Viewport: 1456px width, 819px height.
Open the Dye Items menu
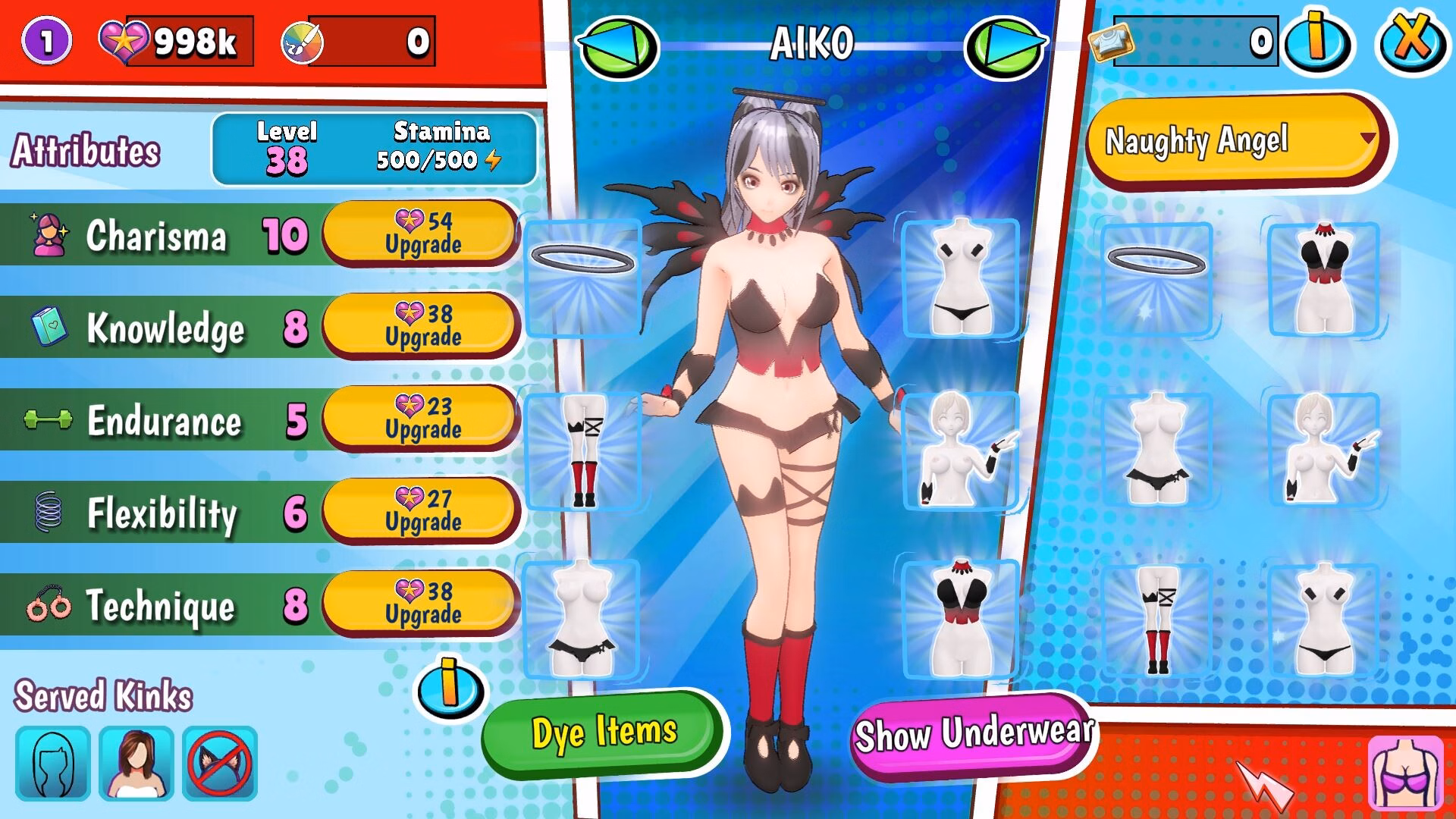point(604,733)
